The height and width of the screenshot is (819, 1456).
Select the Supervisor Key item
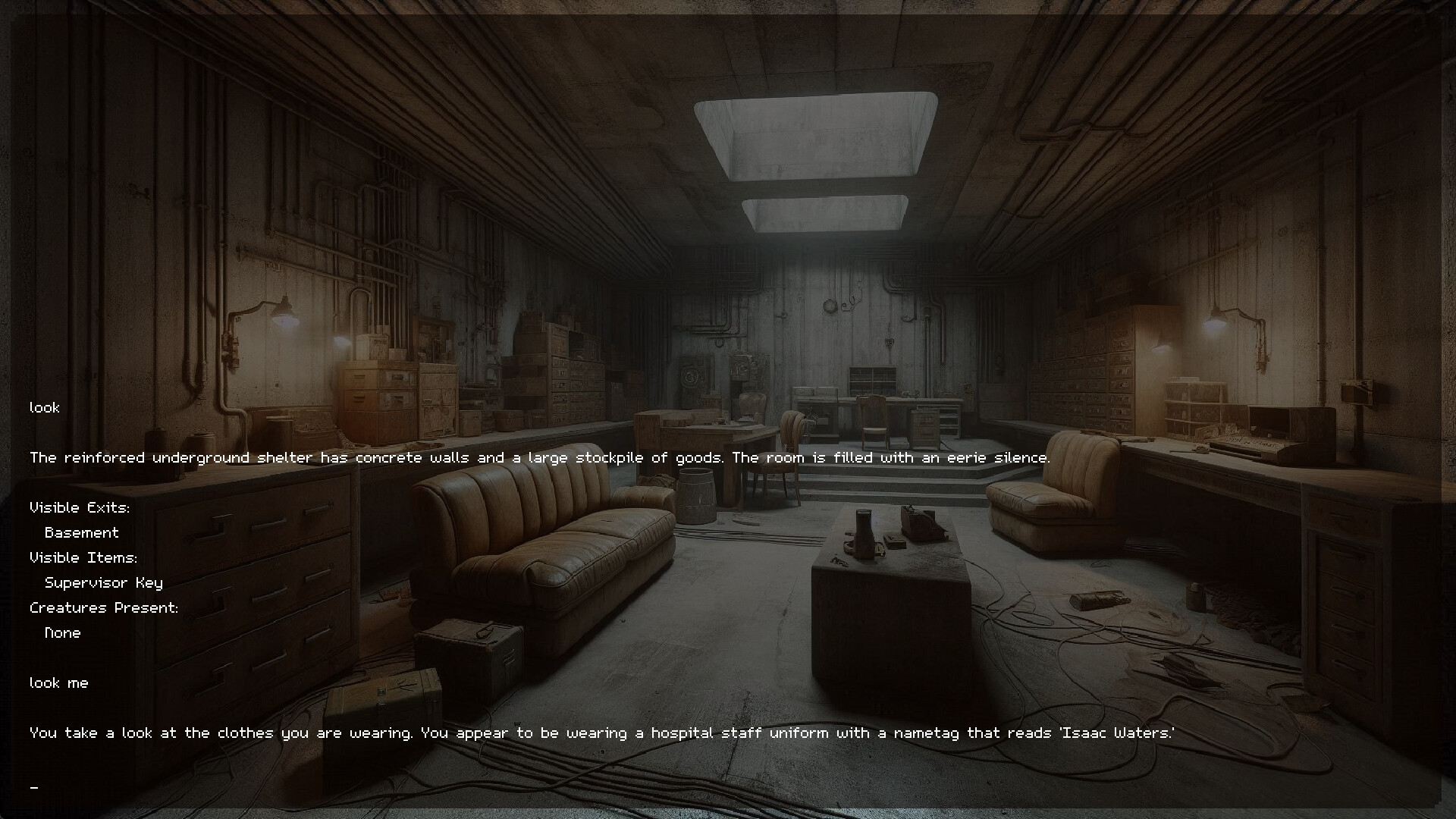(x=105, y=582)
